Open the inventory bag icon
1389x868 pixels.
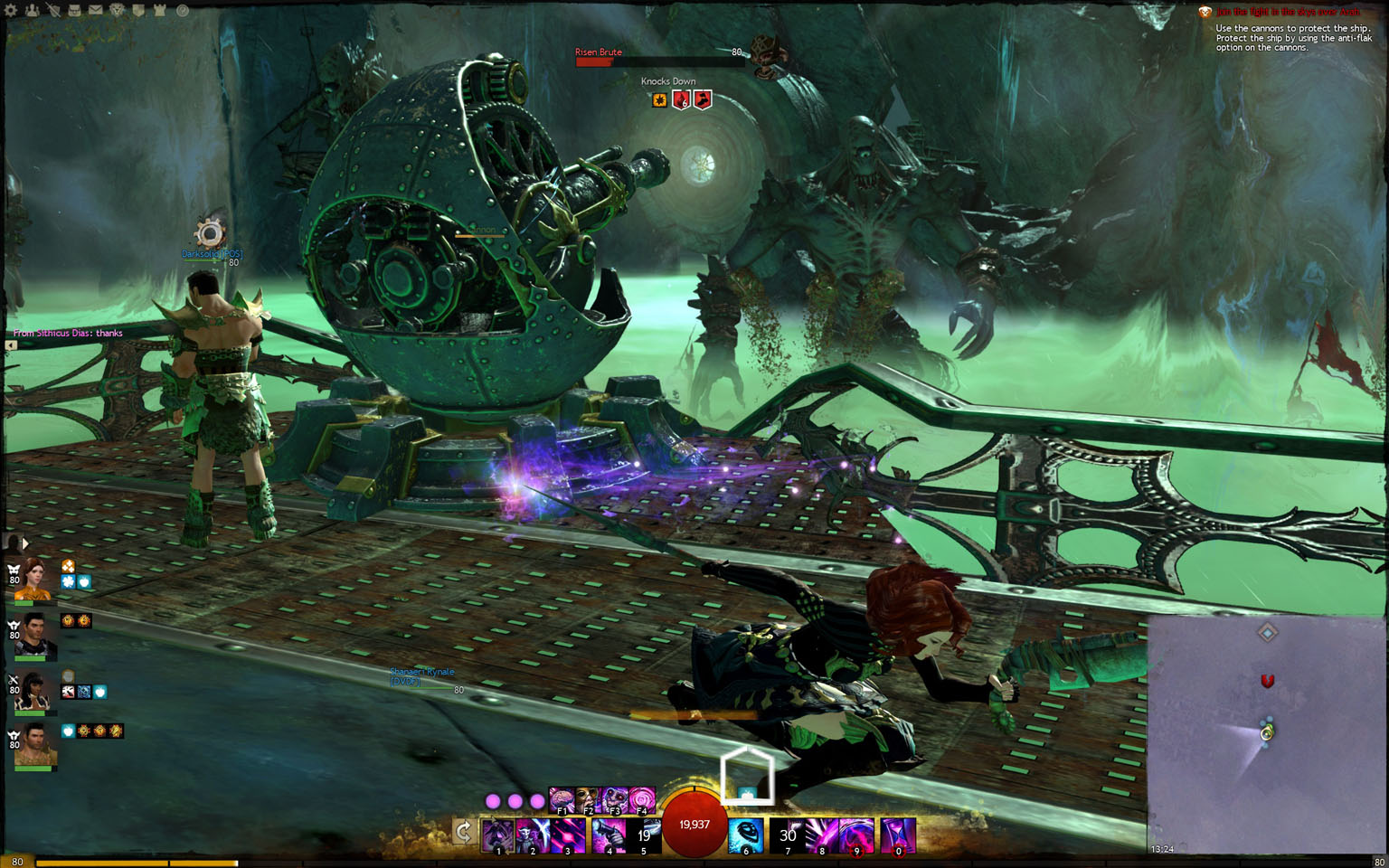click(x=75, y=11)
